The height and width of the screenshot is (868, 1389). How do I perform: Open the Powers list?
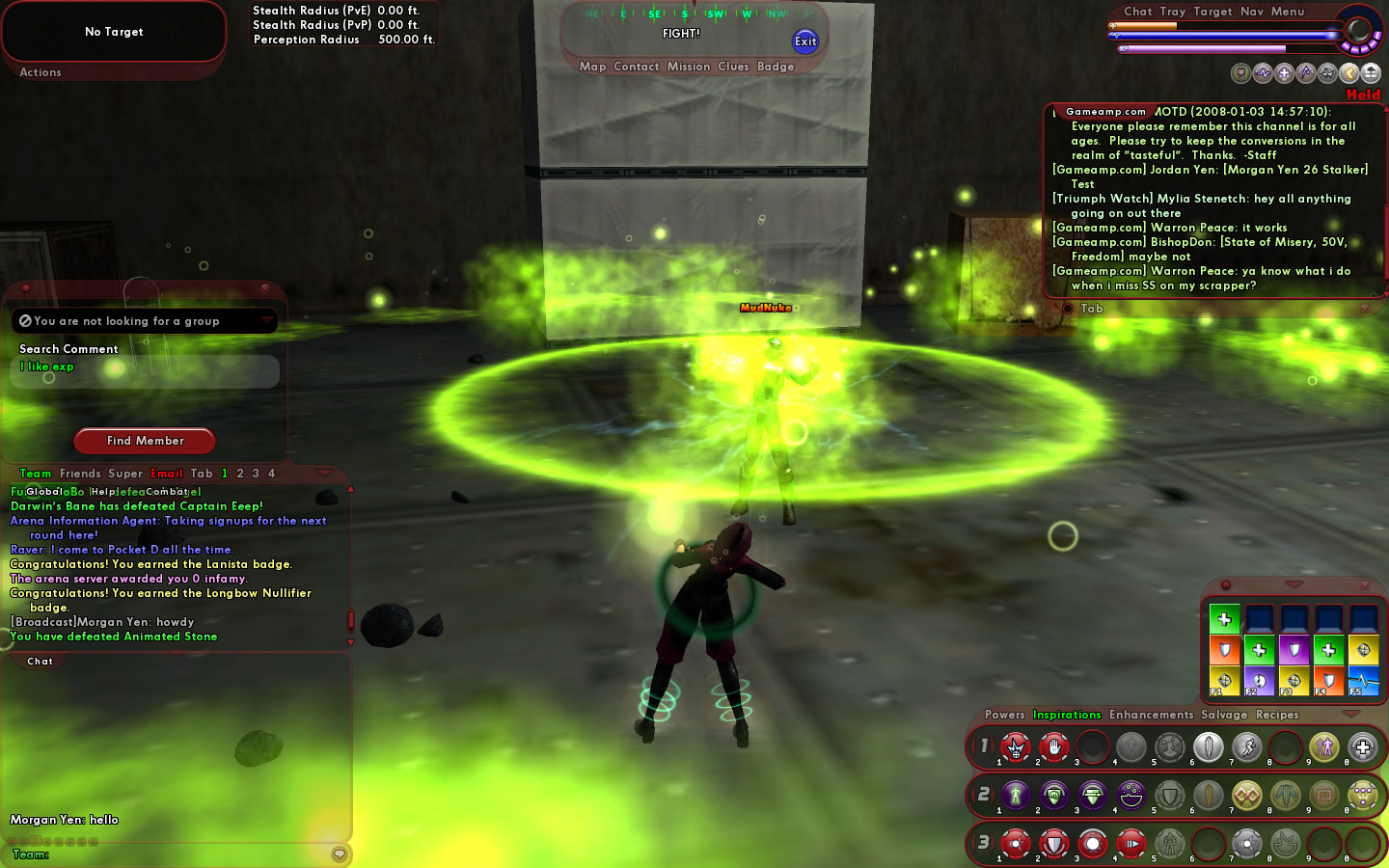(1004, 715)
